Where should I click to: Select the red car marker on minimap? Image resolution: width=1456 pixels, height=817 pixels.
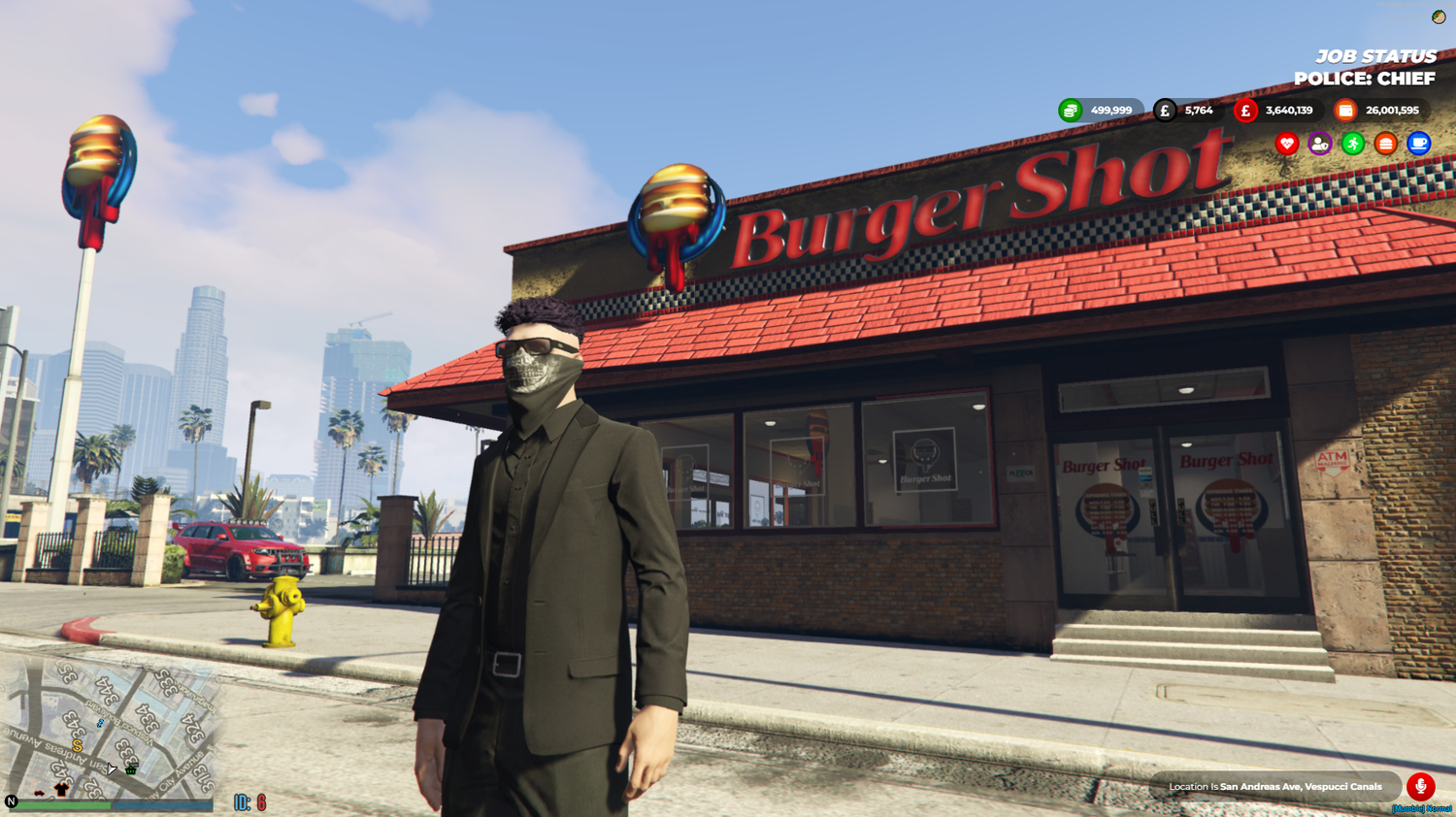pyautogui.click(x=39, y=793)
